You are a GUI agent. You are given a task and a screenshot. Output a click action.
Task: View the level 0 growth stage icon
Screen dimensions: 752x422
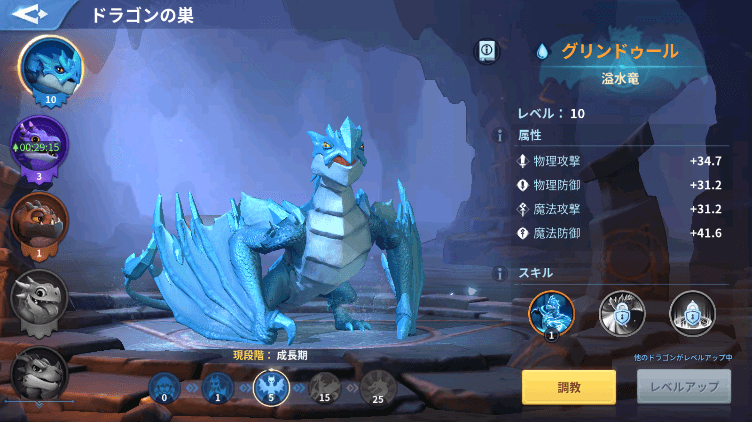[163, 386]
